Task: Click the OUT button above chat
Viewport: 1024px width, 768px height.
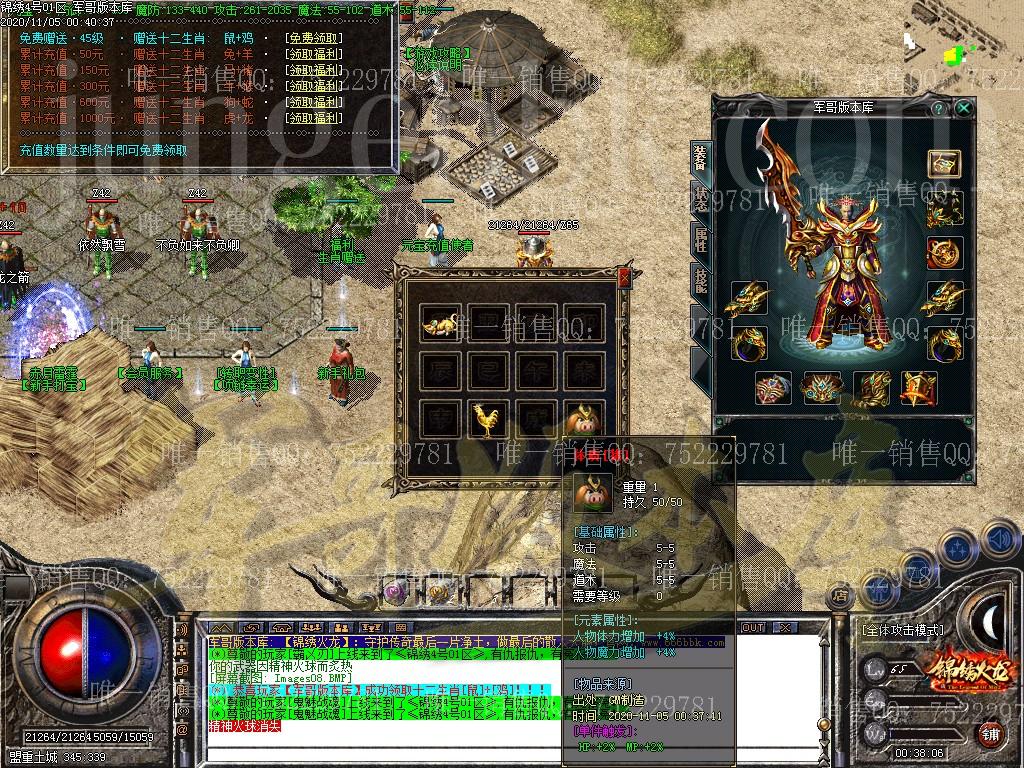Action: 752,627
